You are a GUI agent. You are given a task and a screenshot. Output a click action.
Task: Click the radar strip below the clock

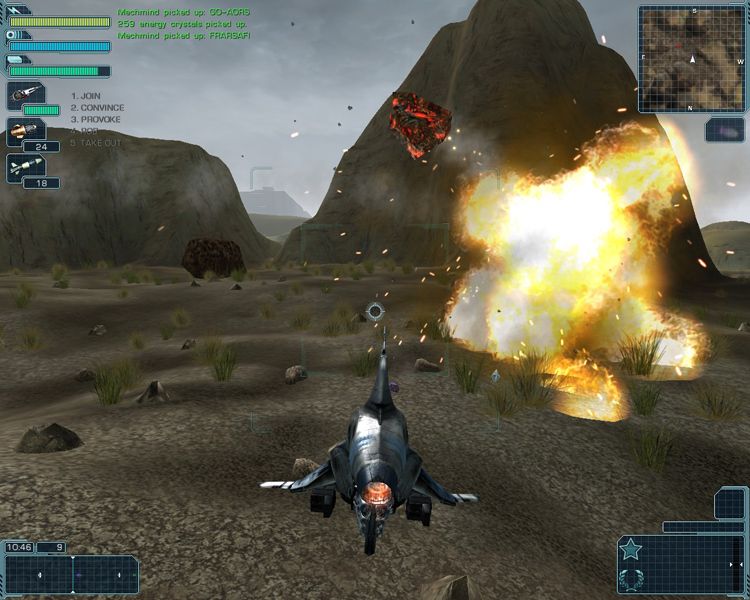pyautogui.click(x=71, y=575)
